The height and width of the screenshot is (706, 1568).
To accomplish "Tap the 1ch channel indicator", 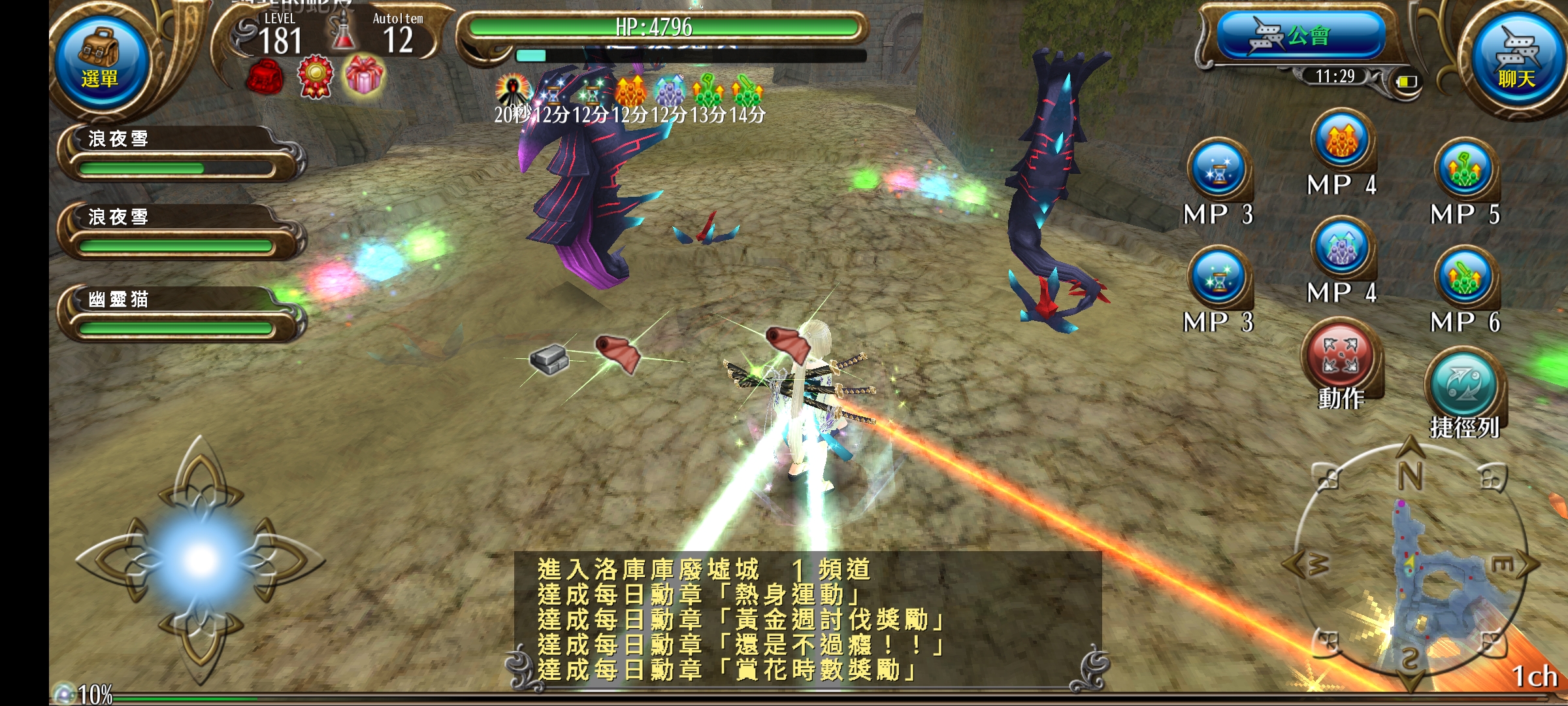I will click(x=1534, y=677).
